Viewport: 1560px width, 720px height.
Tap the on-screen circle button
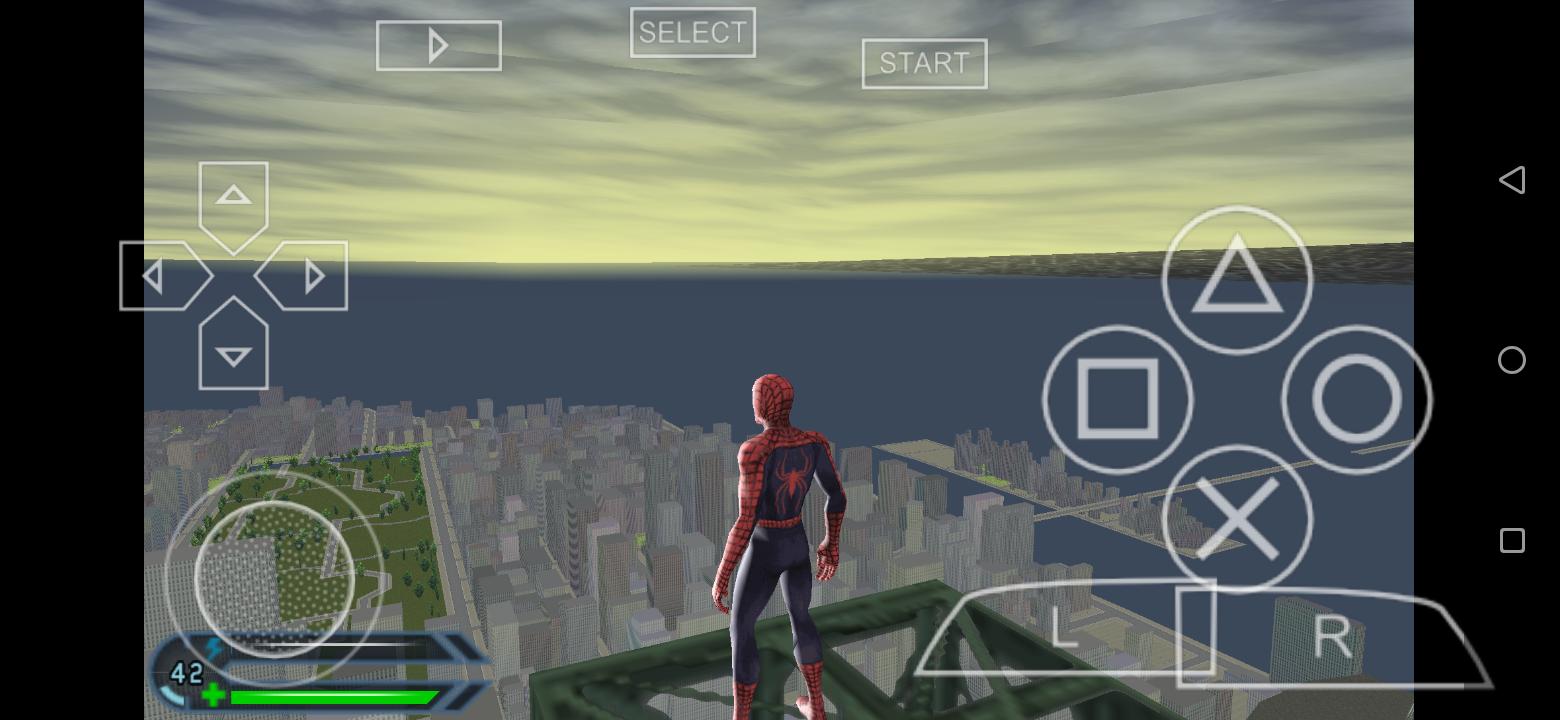coord(1356,399)
